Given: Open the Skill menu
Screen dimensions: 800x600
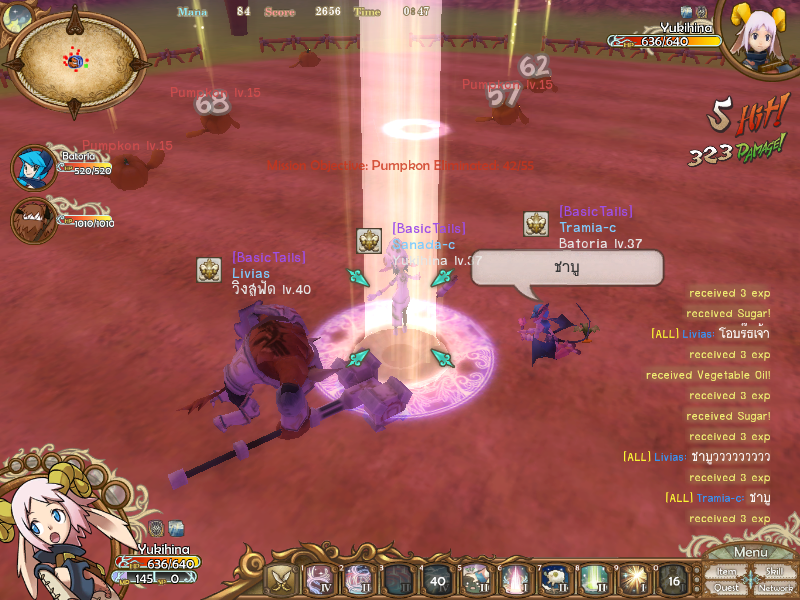Looking at the screenshot, I should (775, 571).
